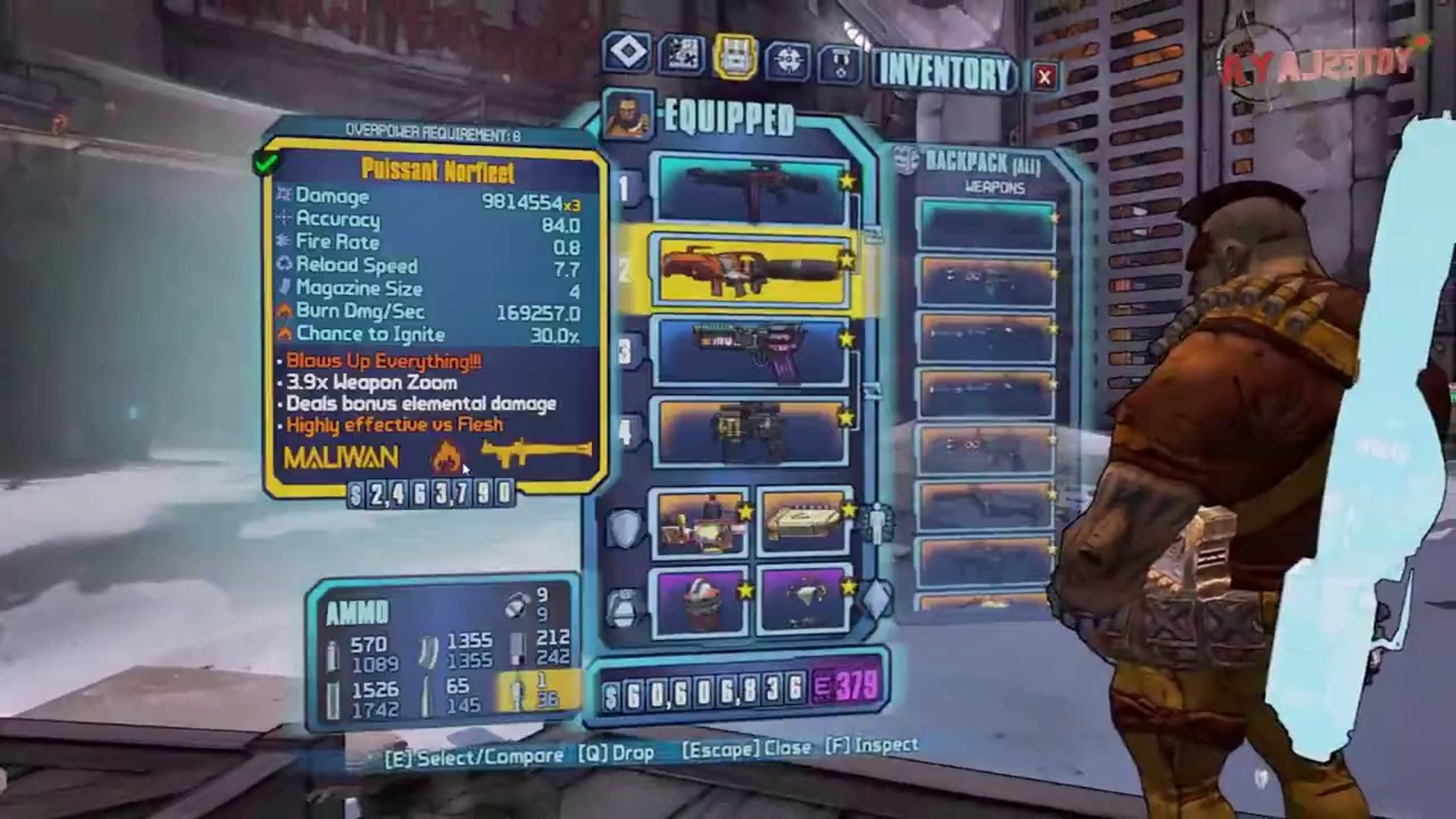
Task: Select the equipped orange shield item
Action: [700, 522]
